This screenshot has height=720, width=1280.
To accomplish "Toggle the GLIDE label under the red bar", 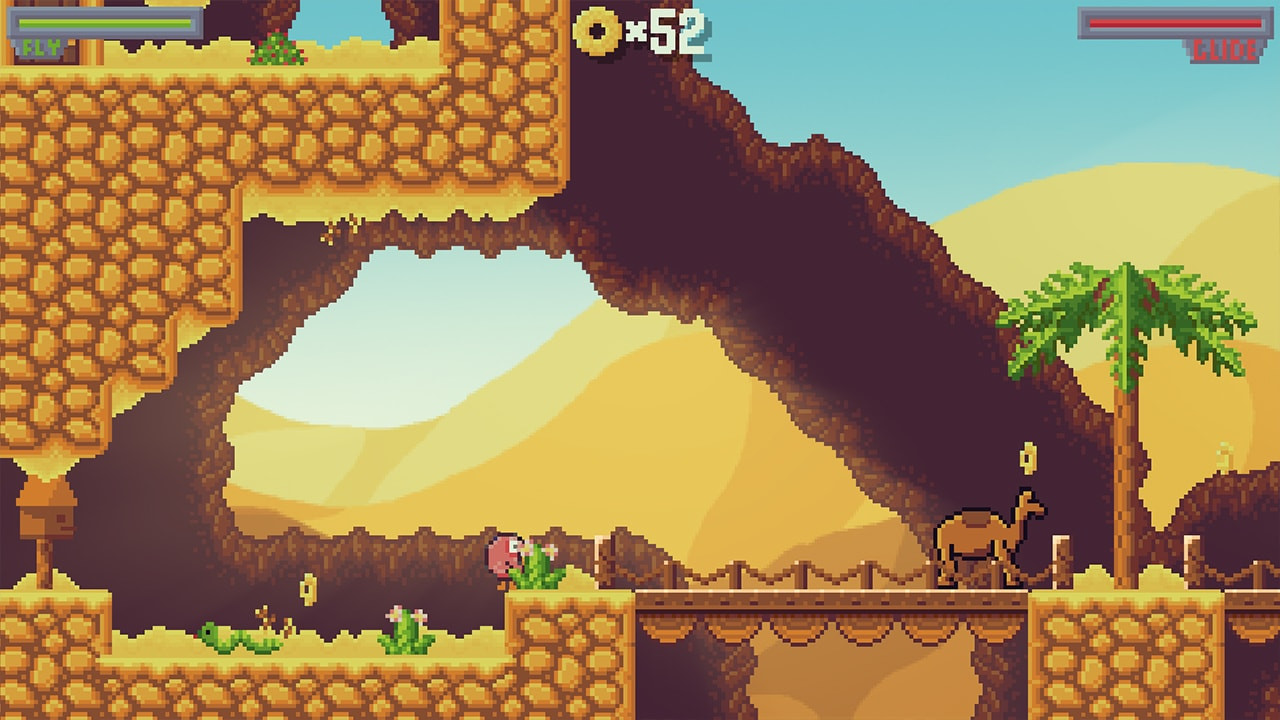I will 1224,47.
